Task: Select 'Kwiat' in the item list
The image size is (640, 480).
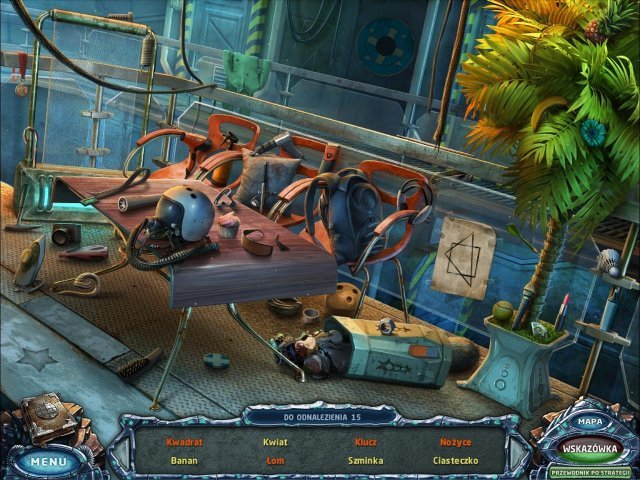Action: coord(275,441)
